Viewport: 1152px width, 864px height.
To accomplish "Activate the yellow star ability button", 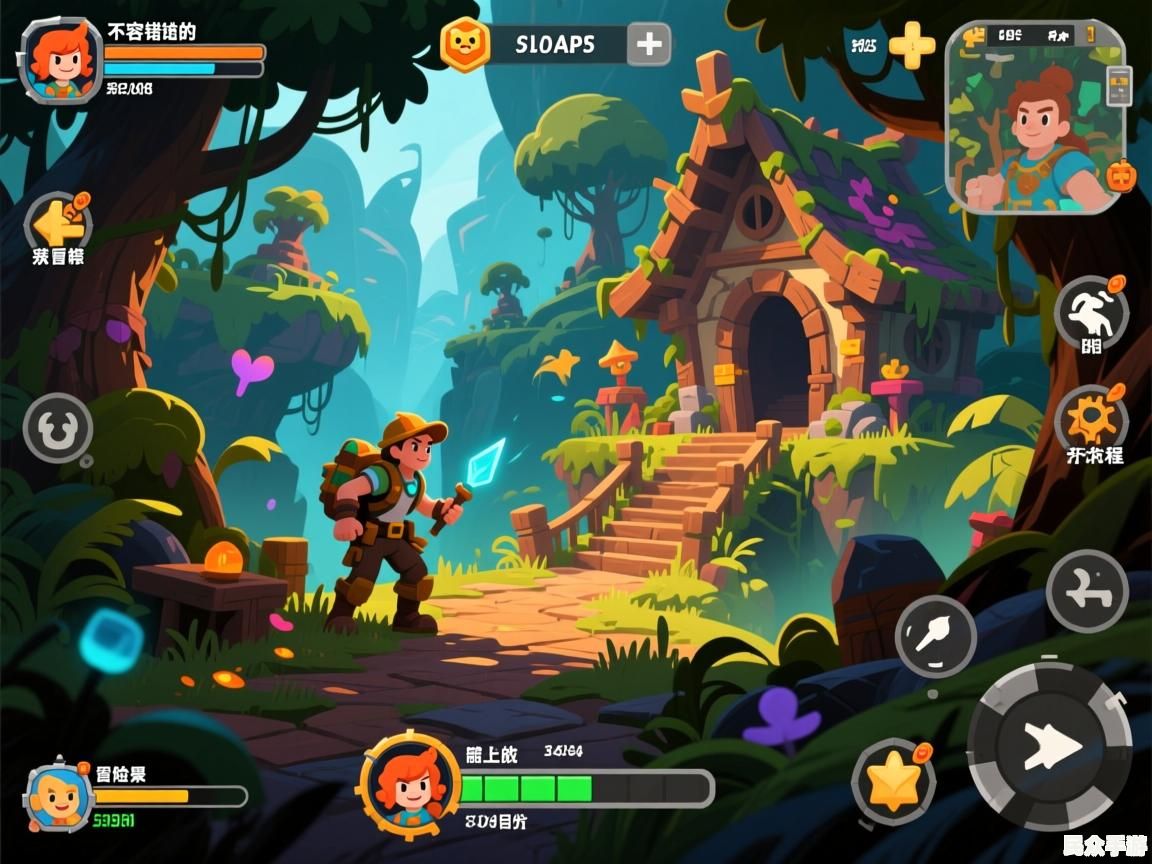I will coord(892,782).
